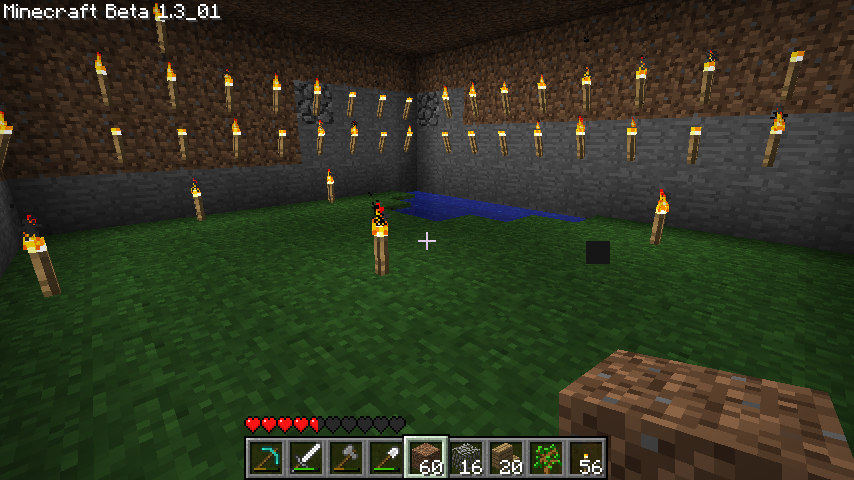Choose the iron sword in the hotbar
The image size is (854, 480).
[306, 458]
